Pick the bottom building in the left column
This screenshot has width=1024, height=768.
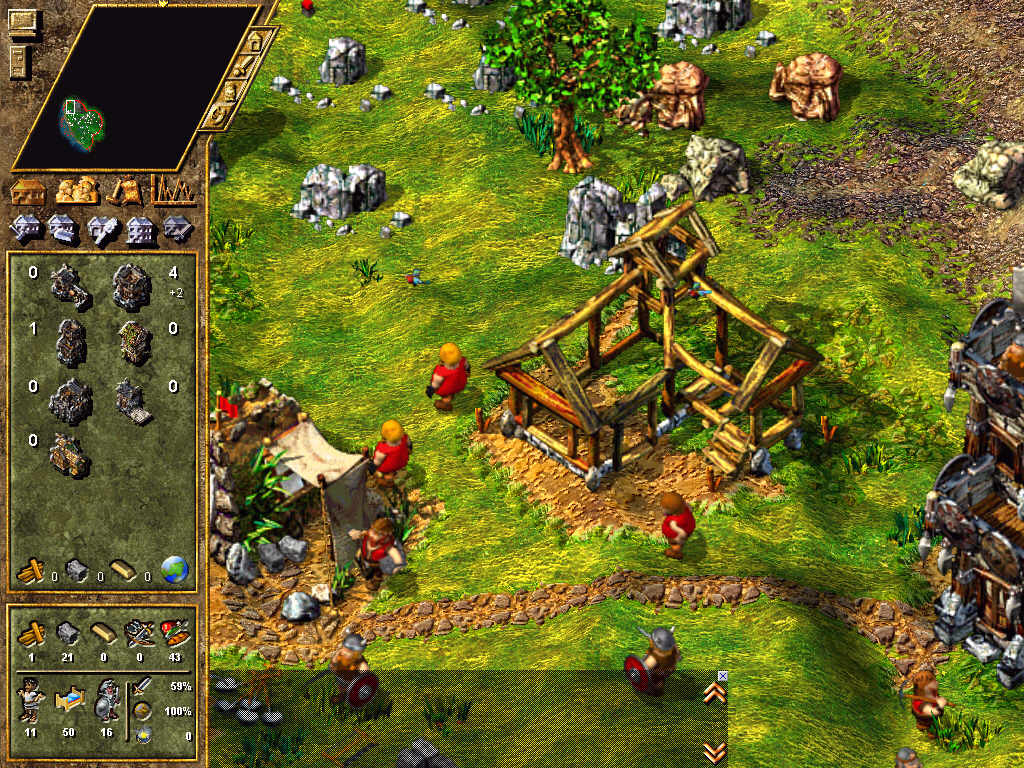pos(69,455)
